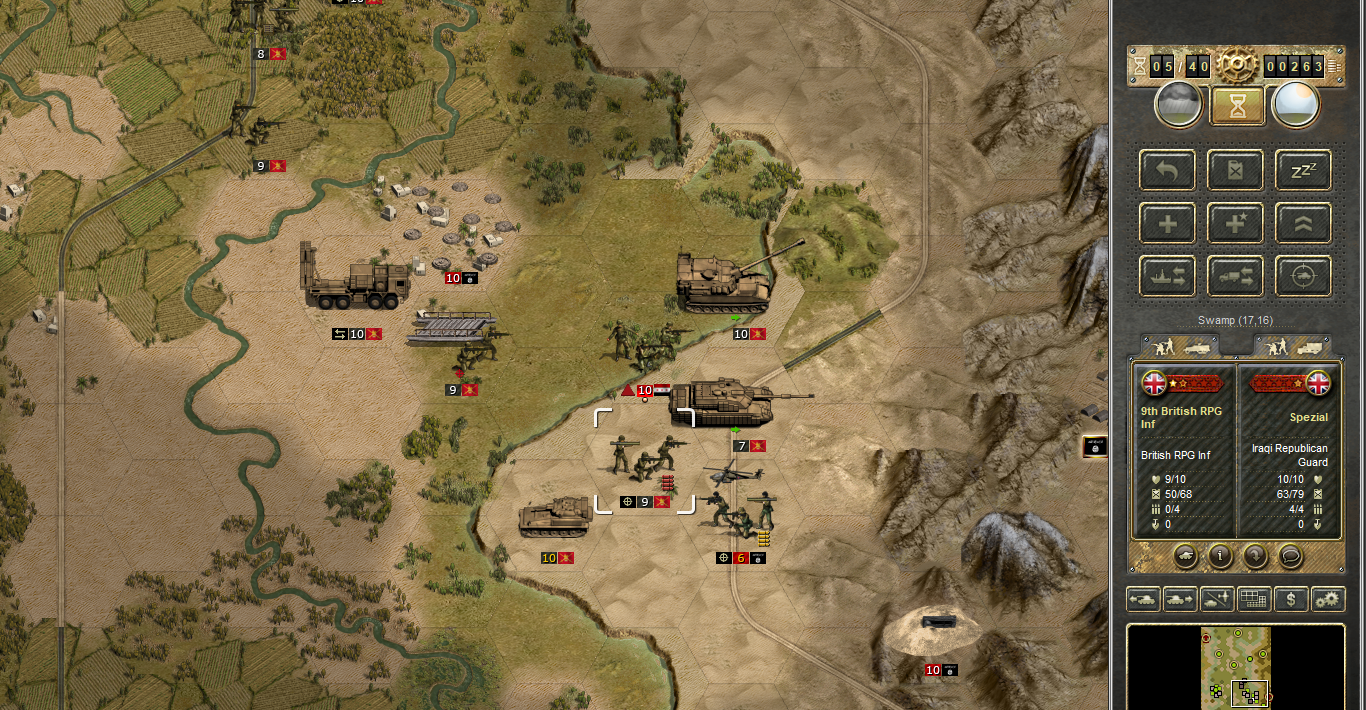The width and height of the screenshot is (1366, 710).
Task: Click the fuel canister resupply button
Action: [x=1236, y=170]
